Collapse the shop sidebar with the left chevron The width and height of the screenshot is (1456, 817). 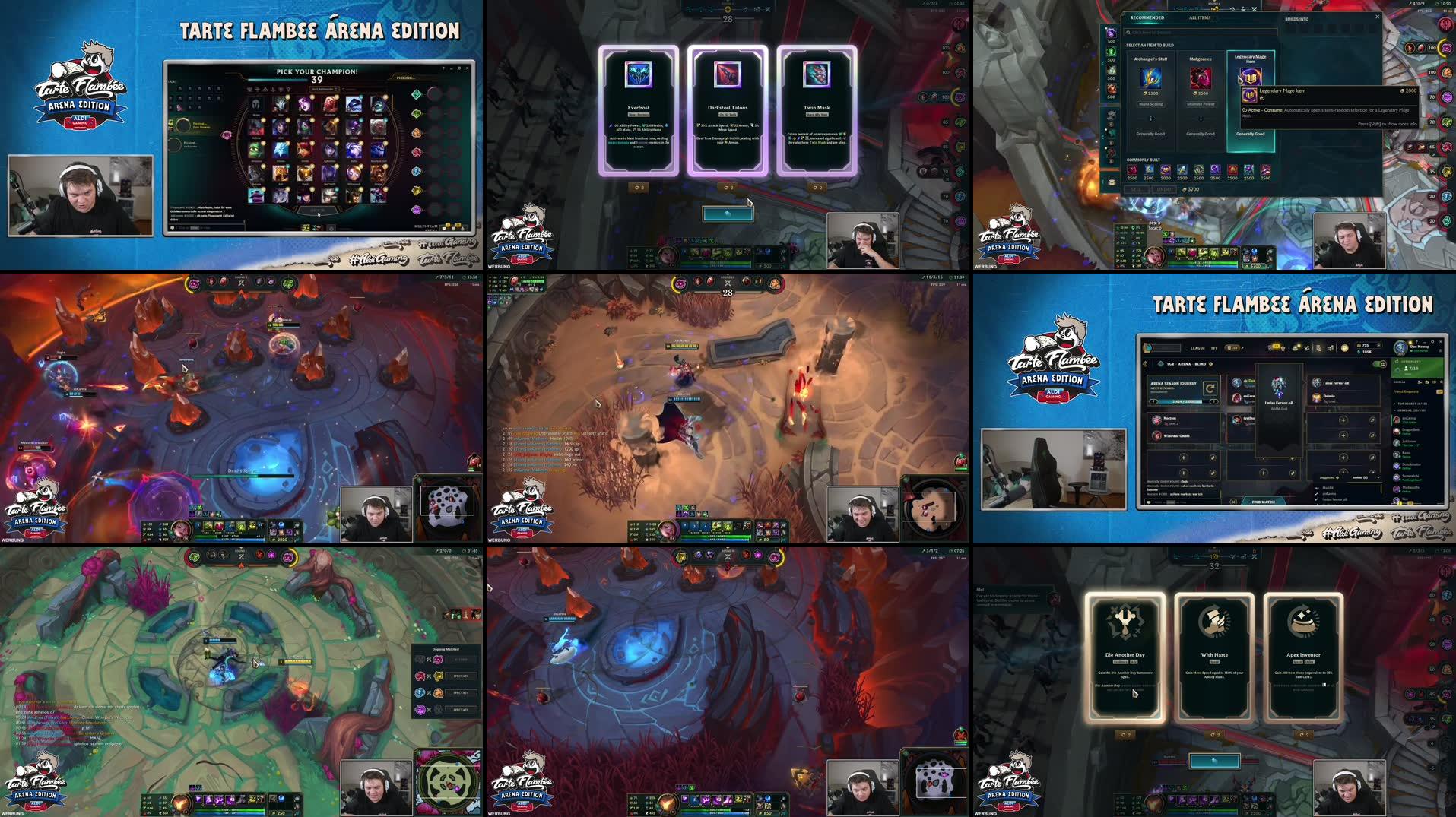pos(1103,63)
